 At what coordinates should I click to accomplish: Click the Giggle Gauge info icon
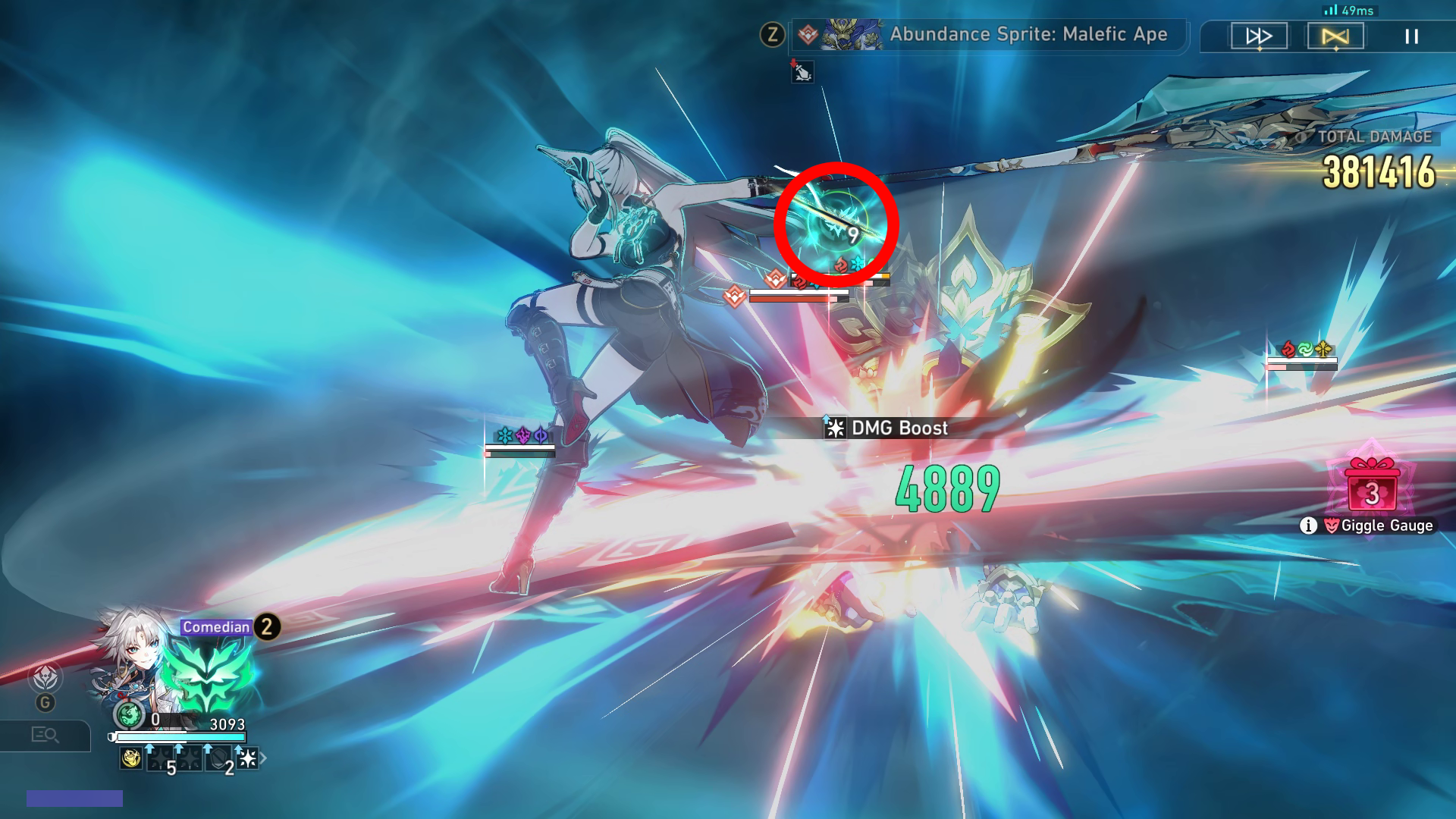pos(1309,525)
